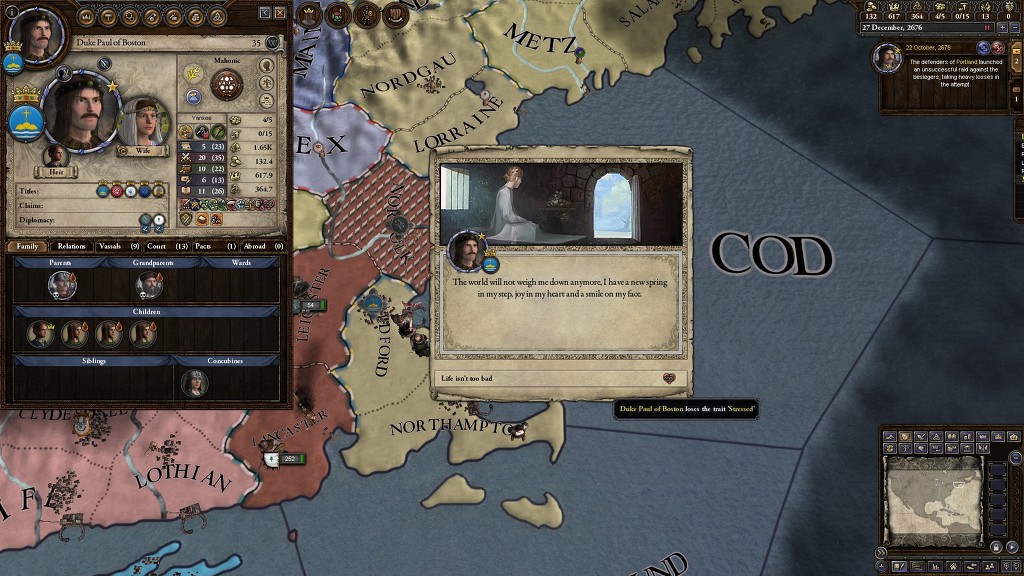This screenshot has height=576, width=1024.
Task: Switch to the Relations tab
Action: (72, 246)
